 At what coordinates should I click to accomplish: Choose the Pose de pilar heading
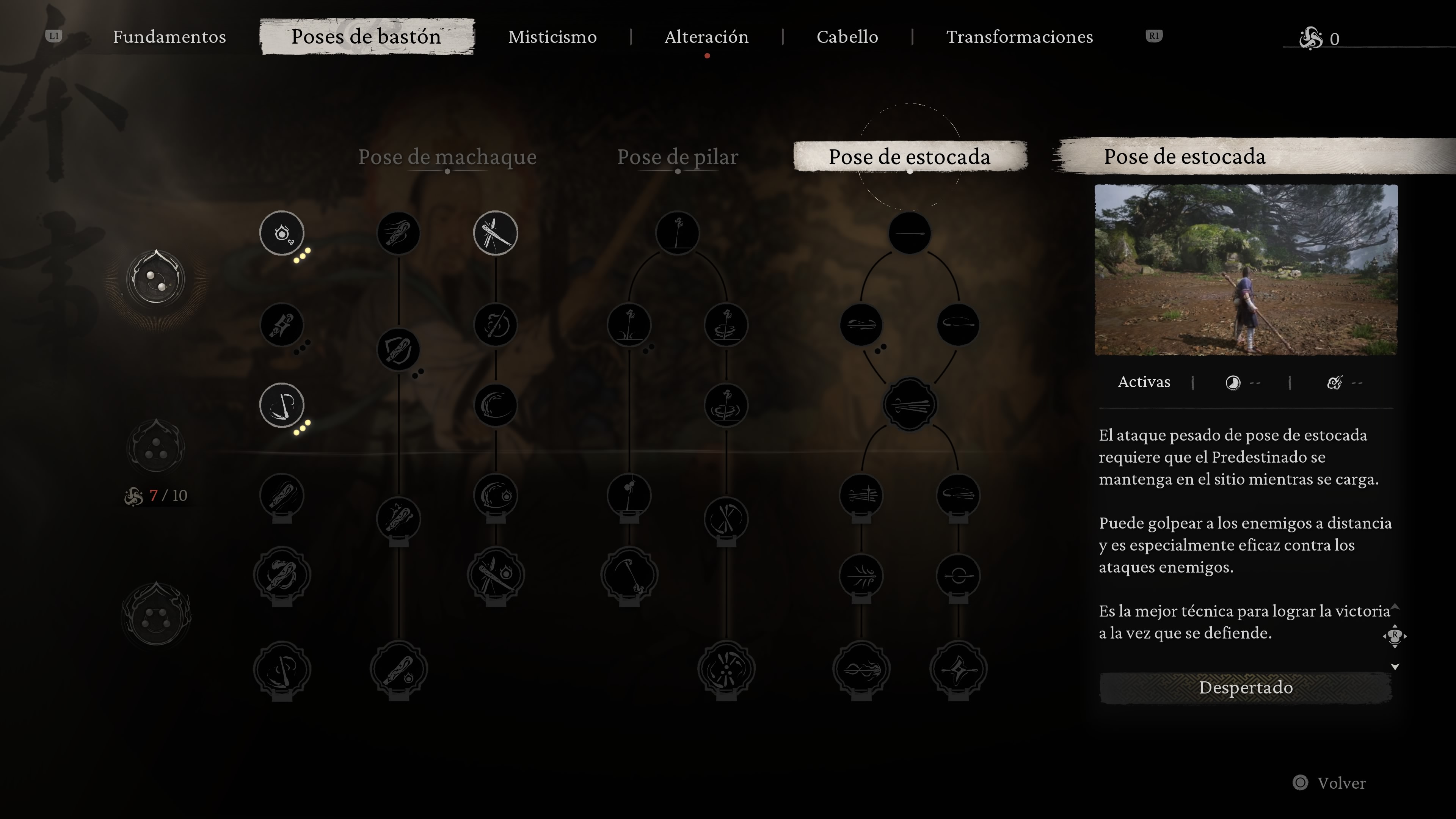click(x=677, y=157)
